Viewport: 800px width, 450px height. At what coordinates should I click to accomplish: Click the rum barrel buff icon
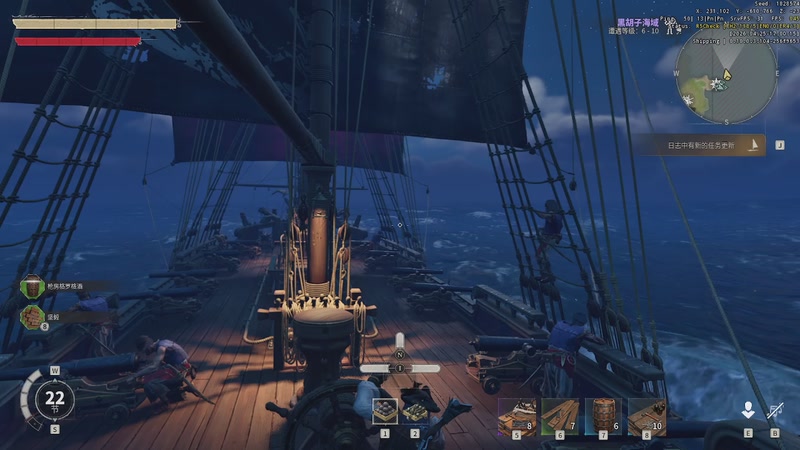coord(33,287)
